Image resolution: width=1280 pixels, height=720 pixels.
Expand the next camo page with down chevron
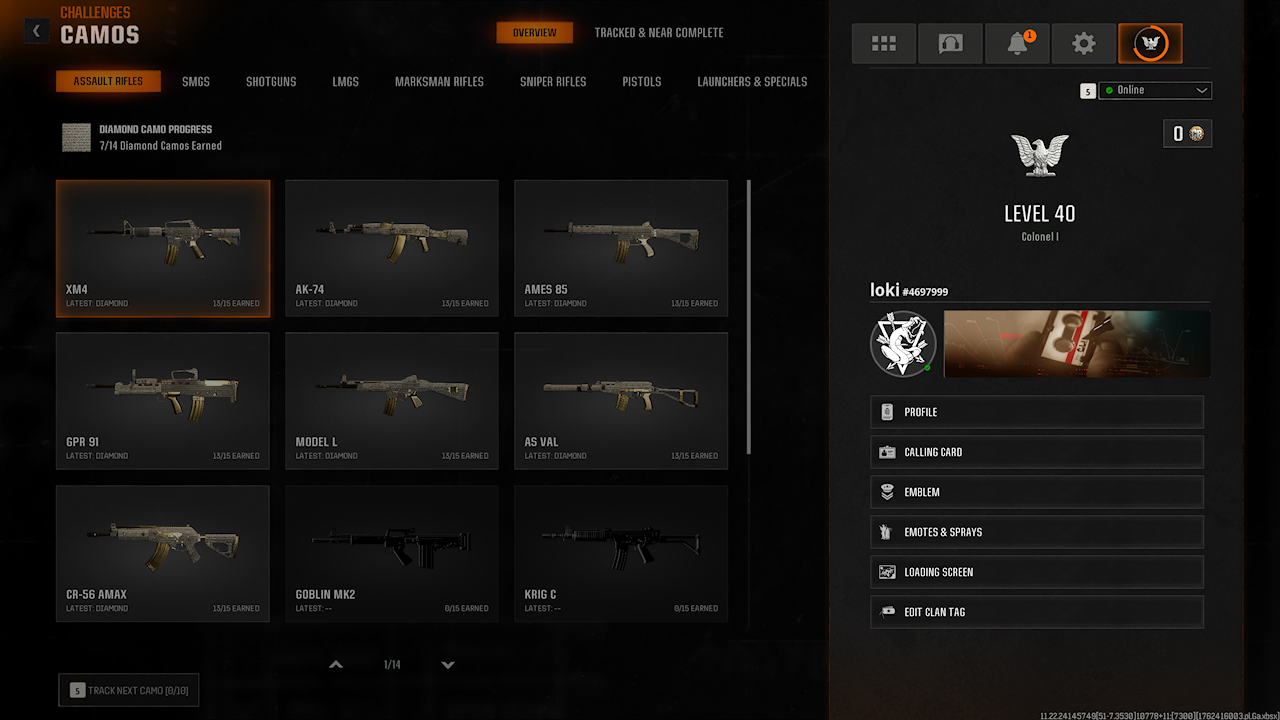tap(447, 664)
